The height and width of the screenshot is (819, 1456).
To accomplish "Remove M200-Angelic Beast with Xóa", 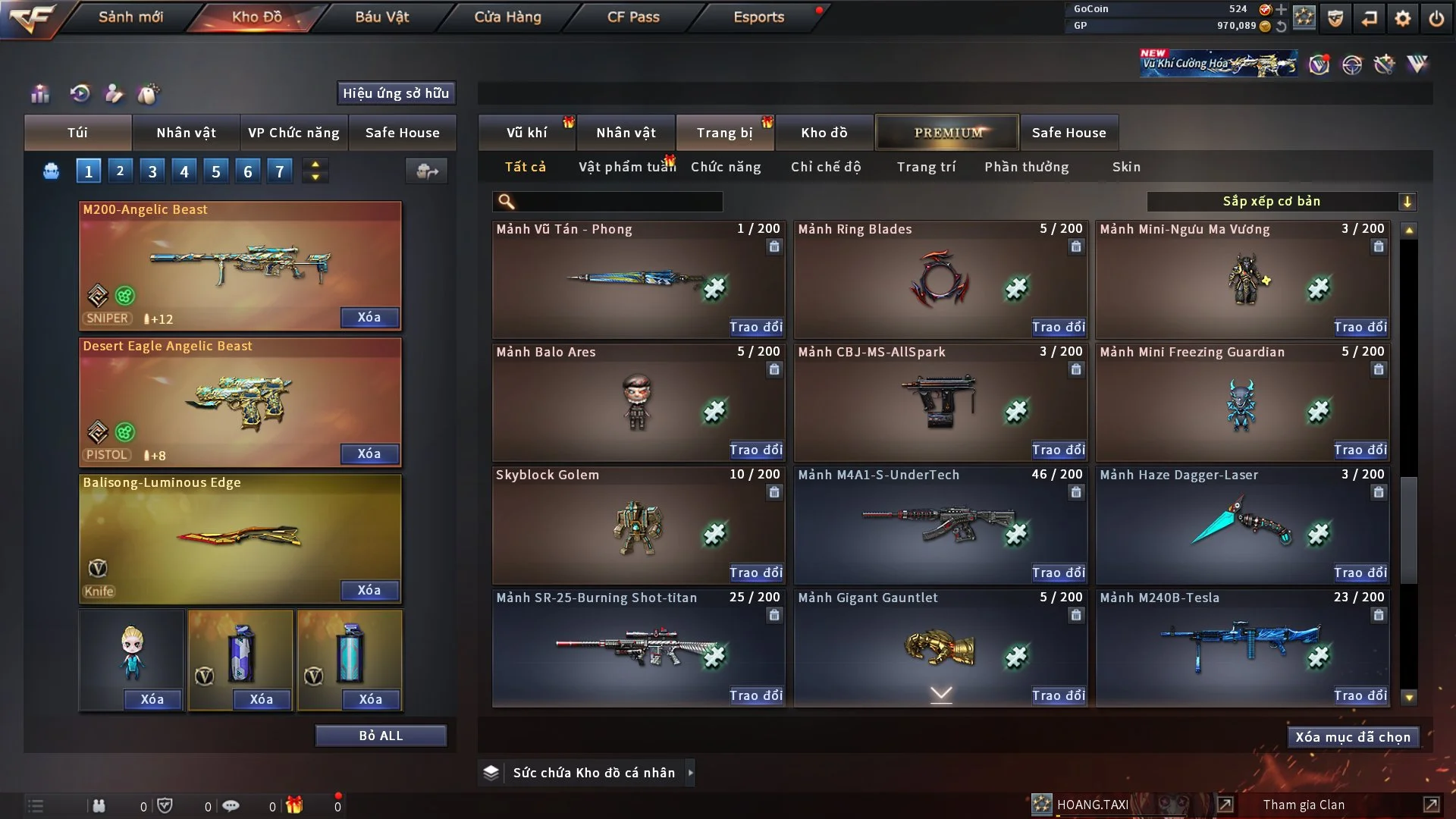I will [x=369, y=317].
